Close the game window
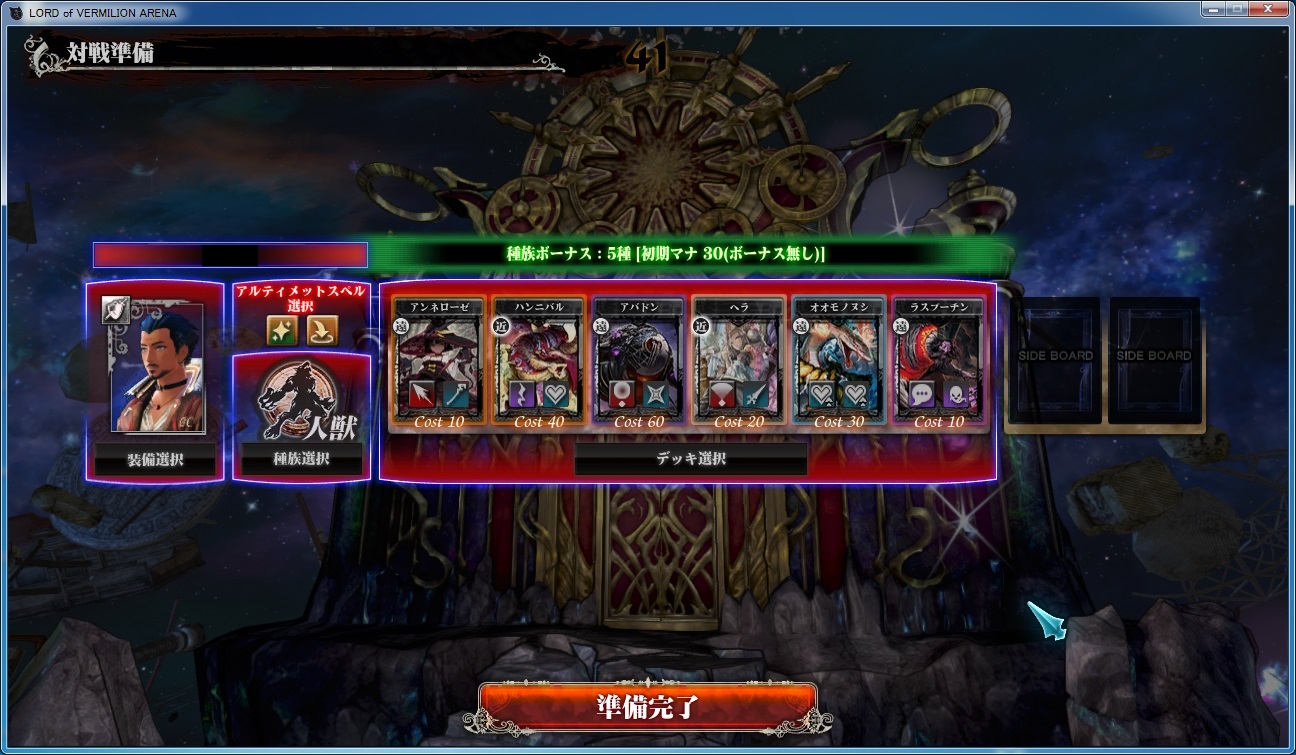Screen dimensions: 1296x755 [1265, 9]
